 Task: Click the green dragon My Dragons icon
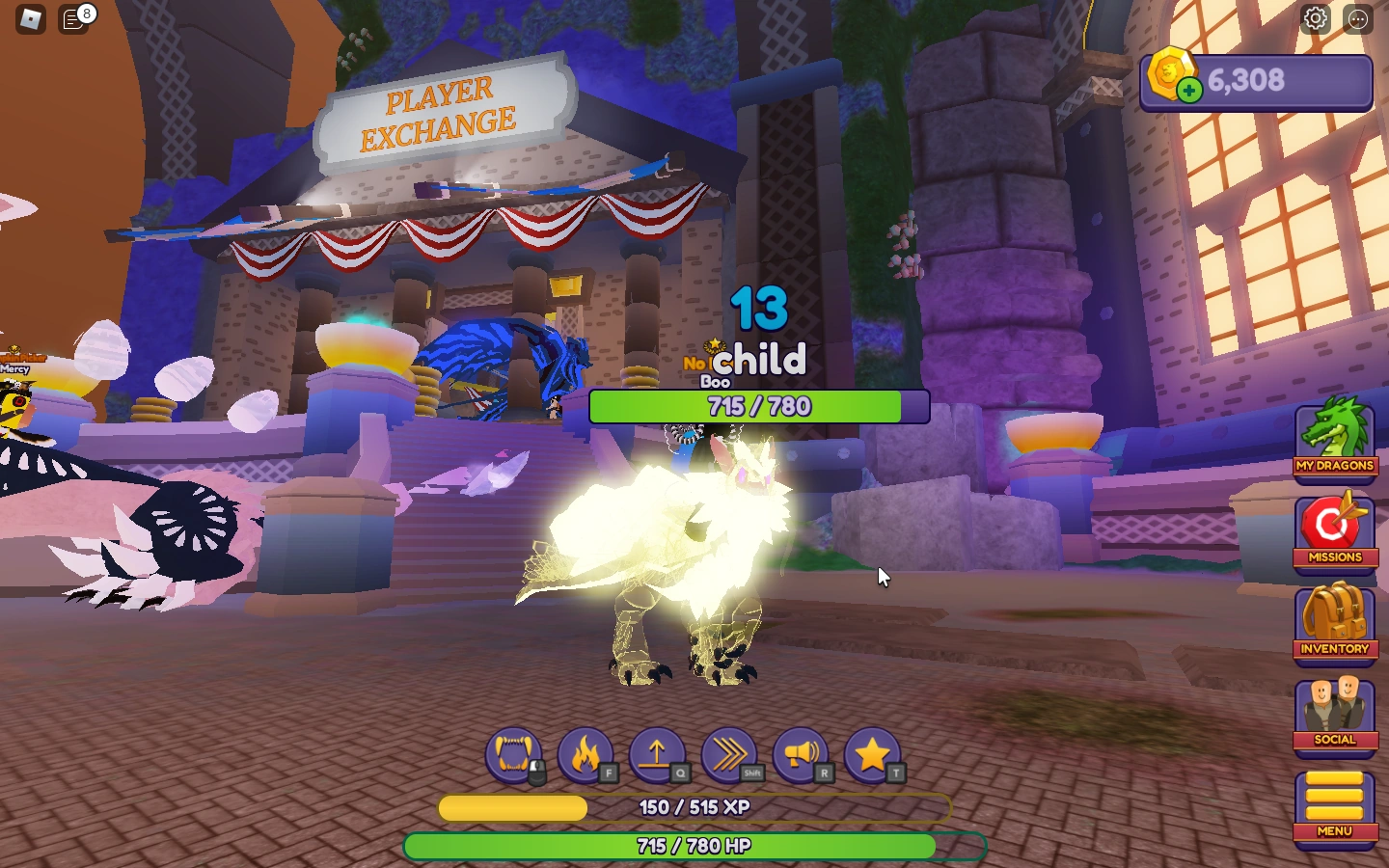pos(1335,437)
